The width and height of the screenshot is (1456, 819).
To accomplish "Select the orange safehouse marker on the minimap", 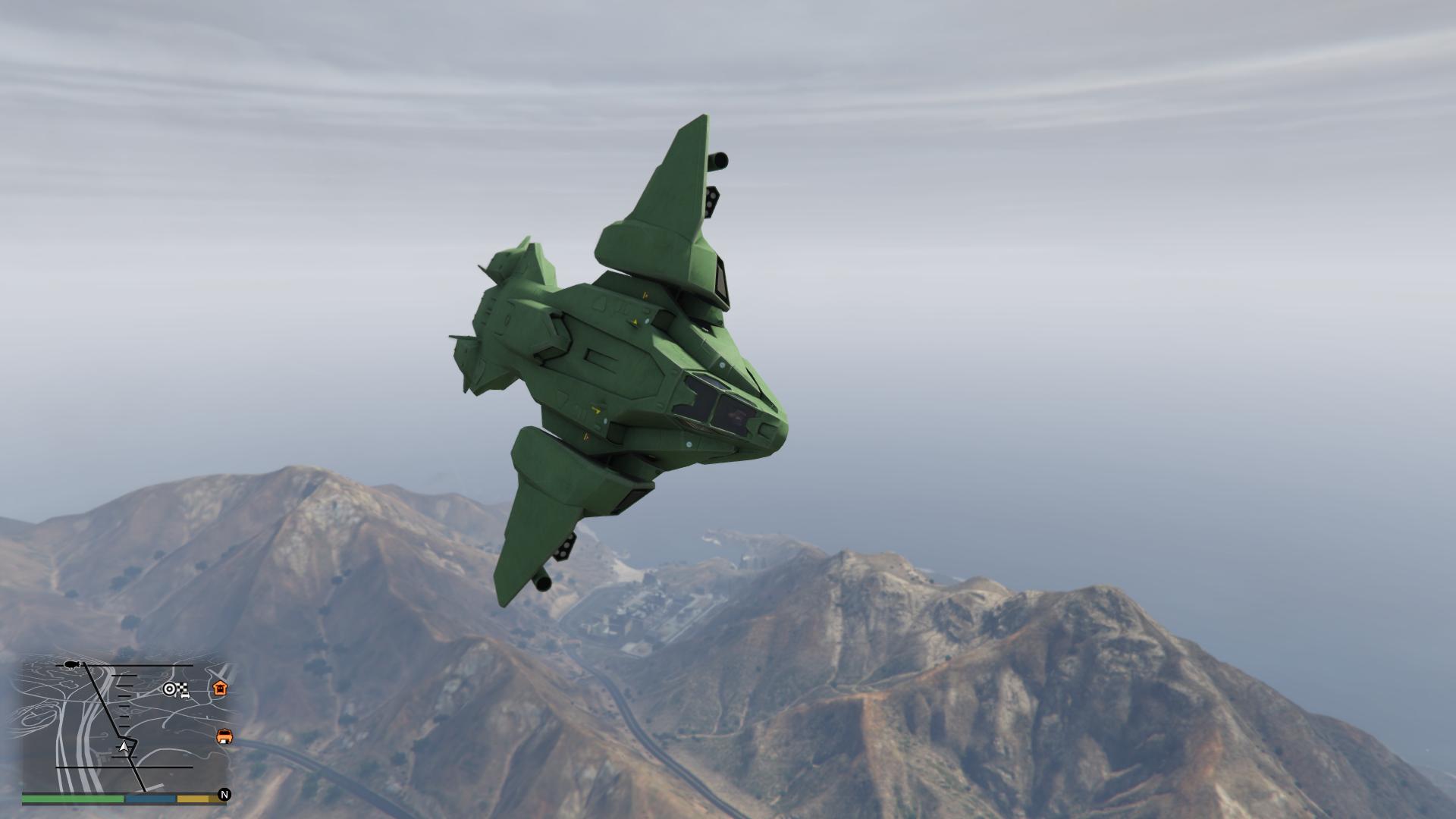I will pyautogui.click(x=220, y=688).
